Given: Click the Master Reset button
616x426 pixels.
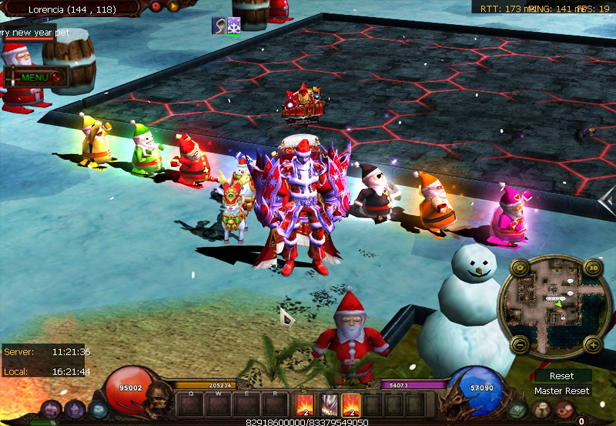Looking at the screenshot, I should pyautogui.click(x=561, y=391).
